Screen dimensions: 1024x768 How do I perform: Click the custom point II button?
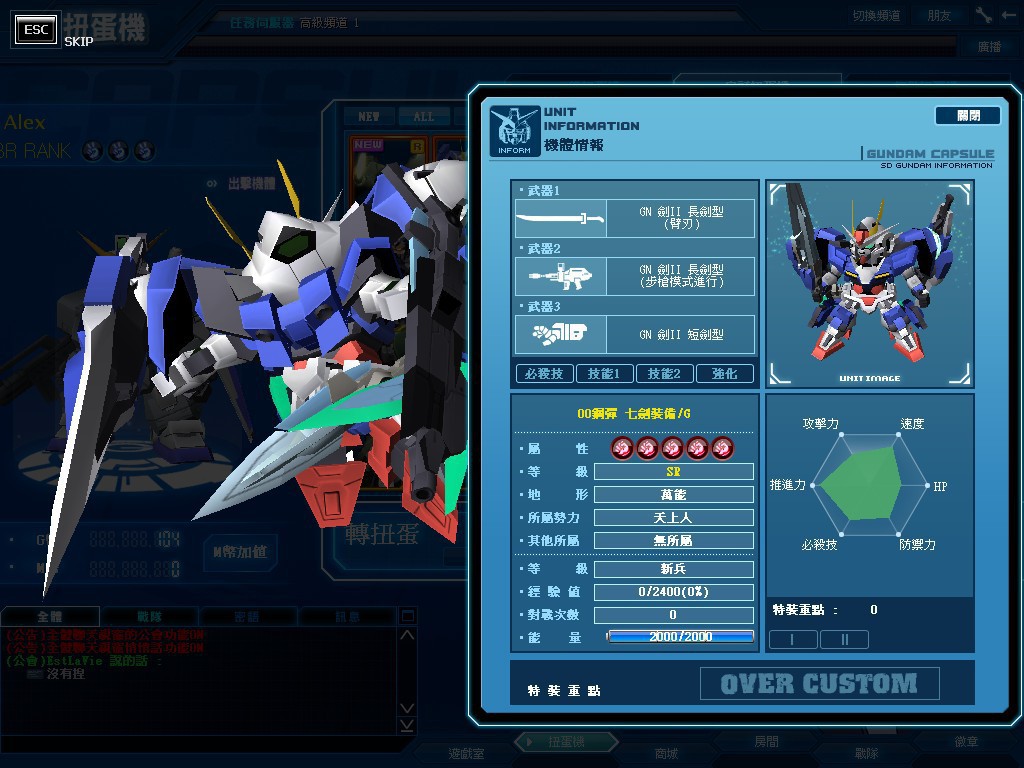tap(843, 639)
